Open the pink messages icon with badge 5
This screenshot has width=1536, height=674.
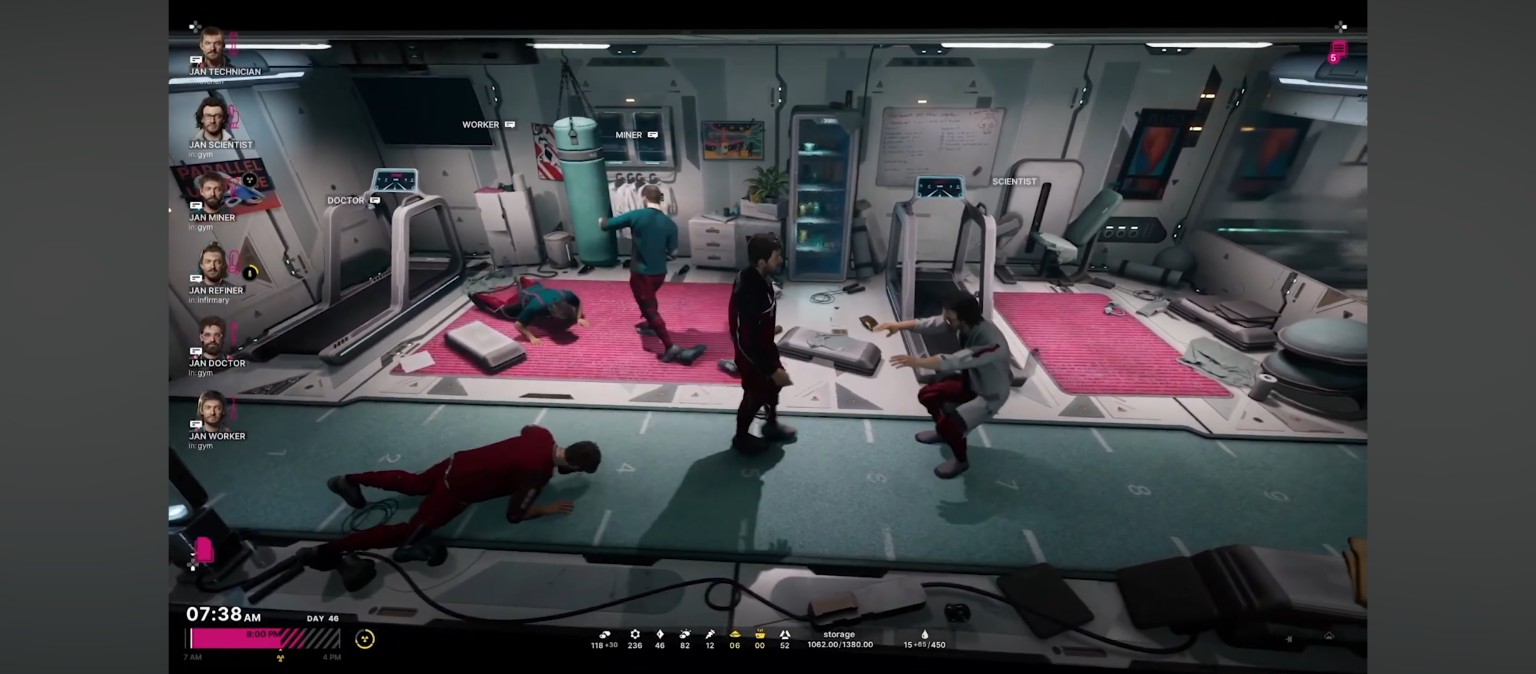tap(1338, 50)
